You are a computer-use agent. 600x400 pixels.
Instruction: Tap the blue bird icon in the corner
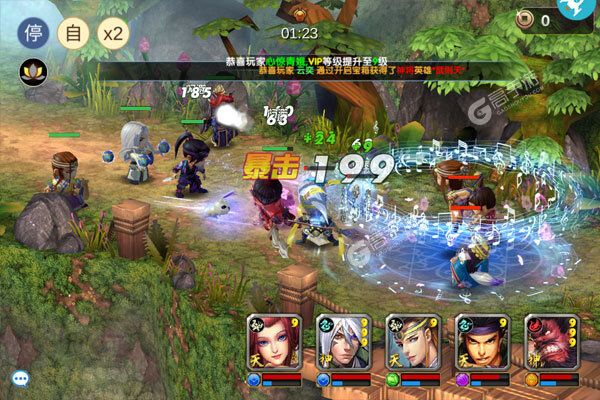click(x=579, y=12)
